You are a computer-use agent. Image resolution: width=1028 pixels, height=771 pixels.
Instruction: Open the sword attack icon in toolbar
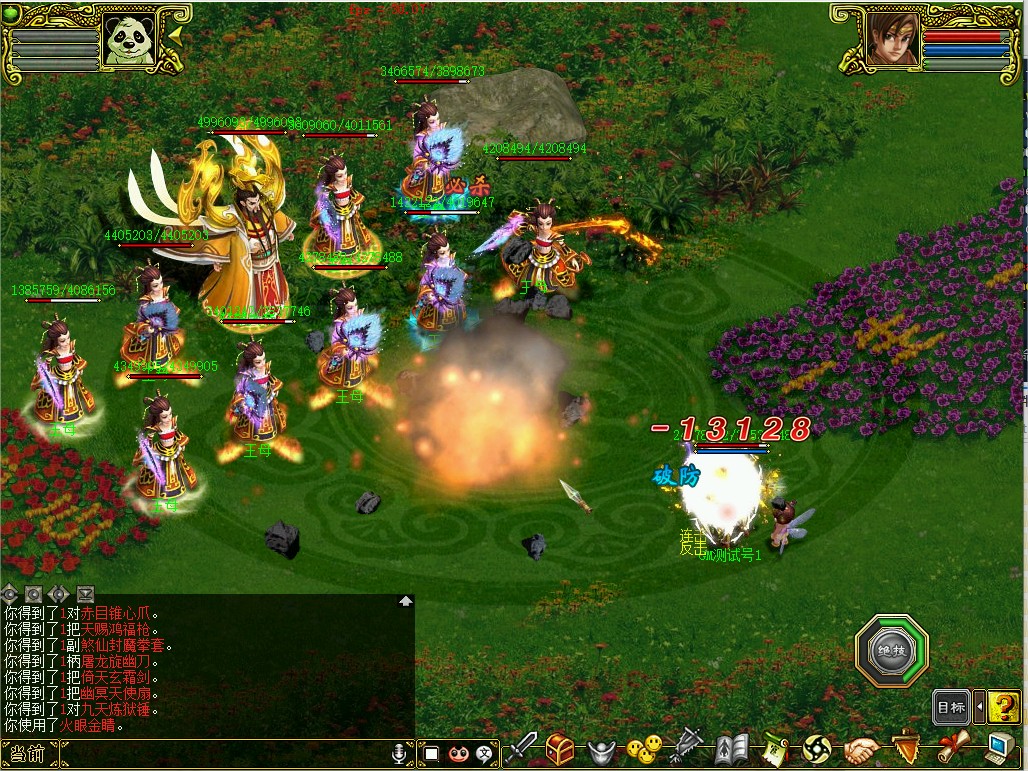(x=521, y=748)
